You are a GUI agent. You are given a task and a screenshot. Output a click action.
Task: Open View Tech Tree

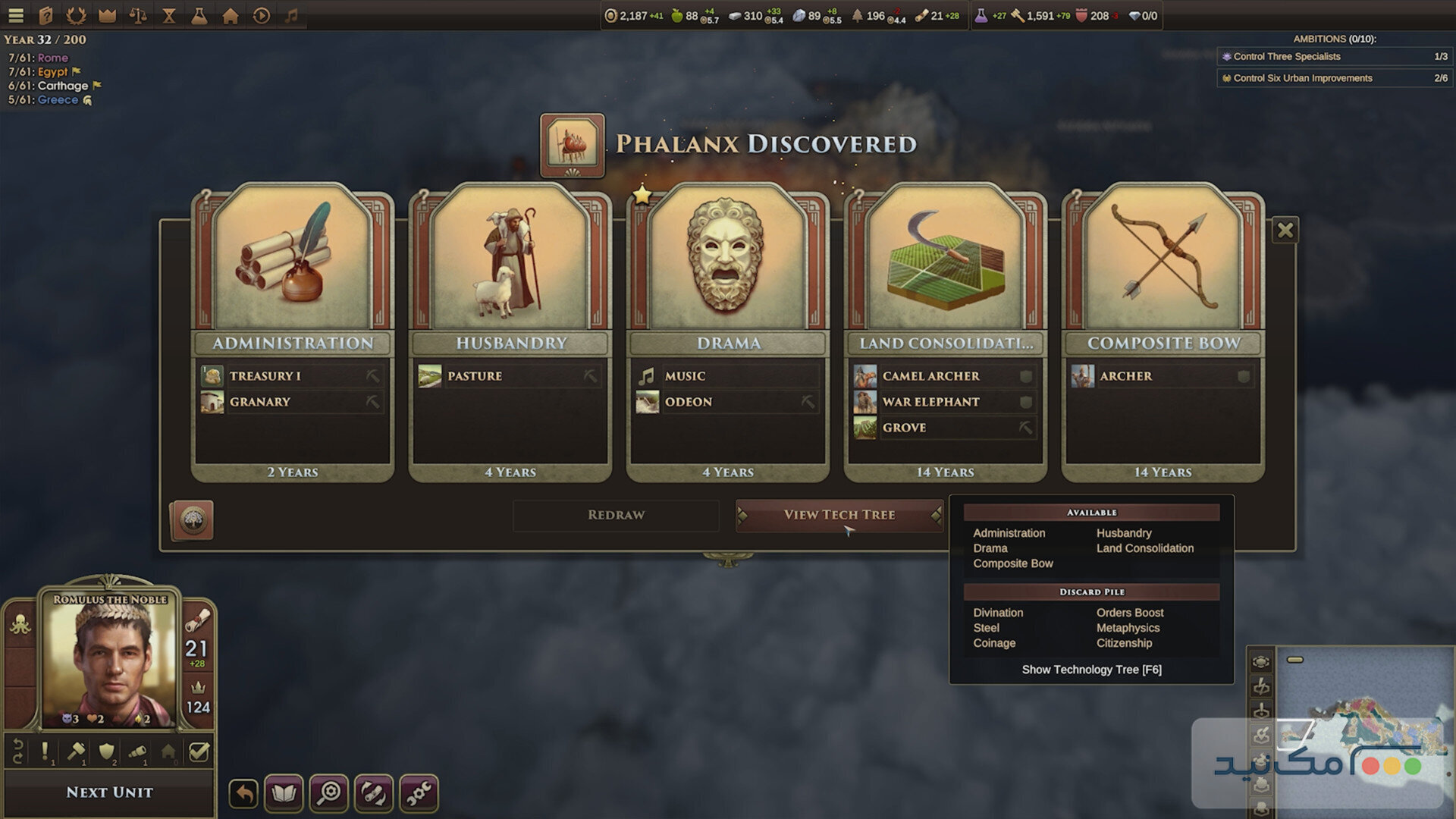point(839,515)
